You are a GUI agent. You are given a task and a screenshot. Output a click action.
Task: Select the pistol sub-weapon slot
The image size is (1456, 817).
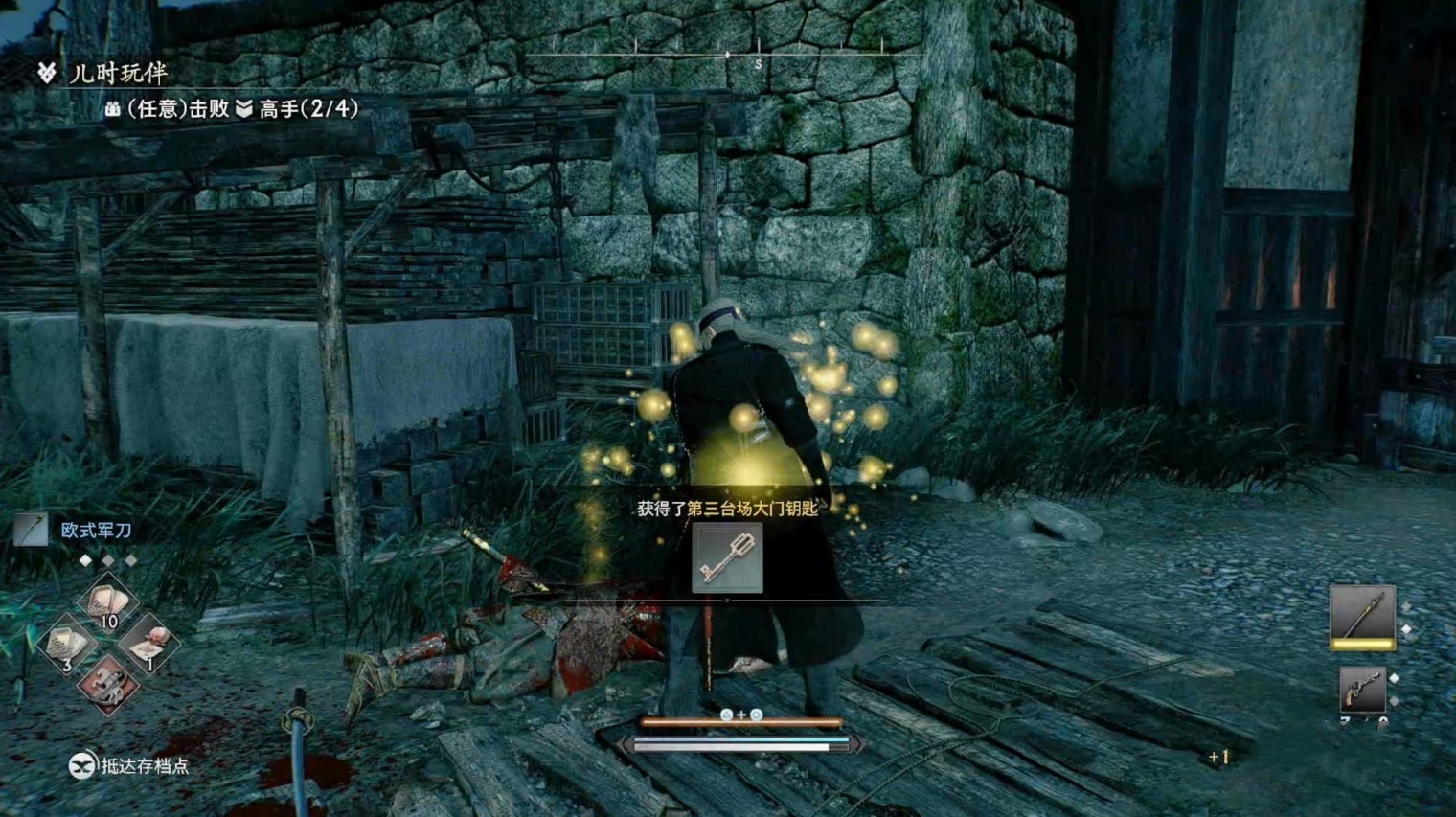(x=1362, y=690)
